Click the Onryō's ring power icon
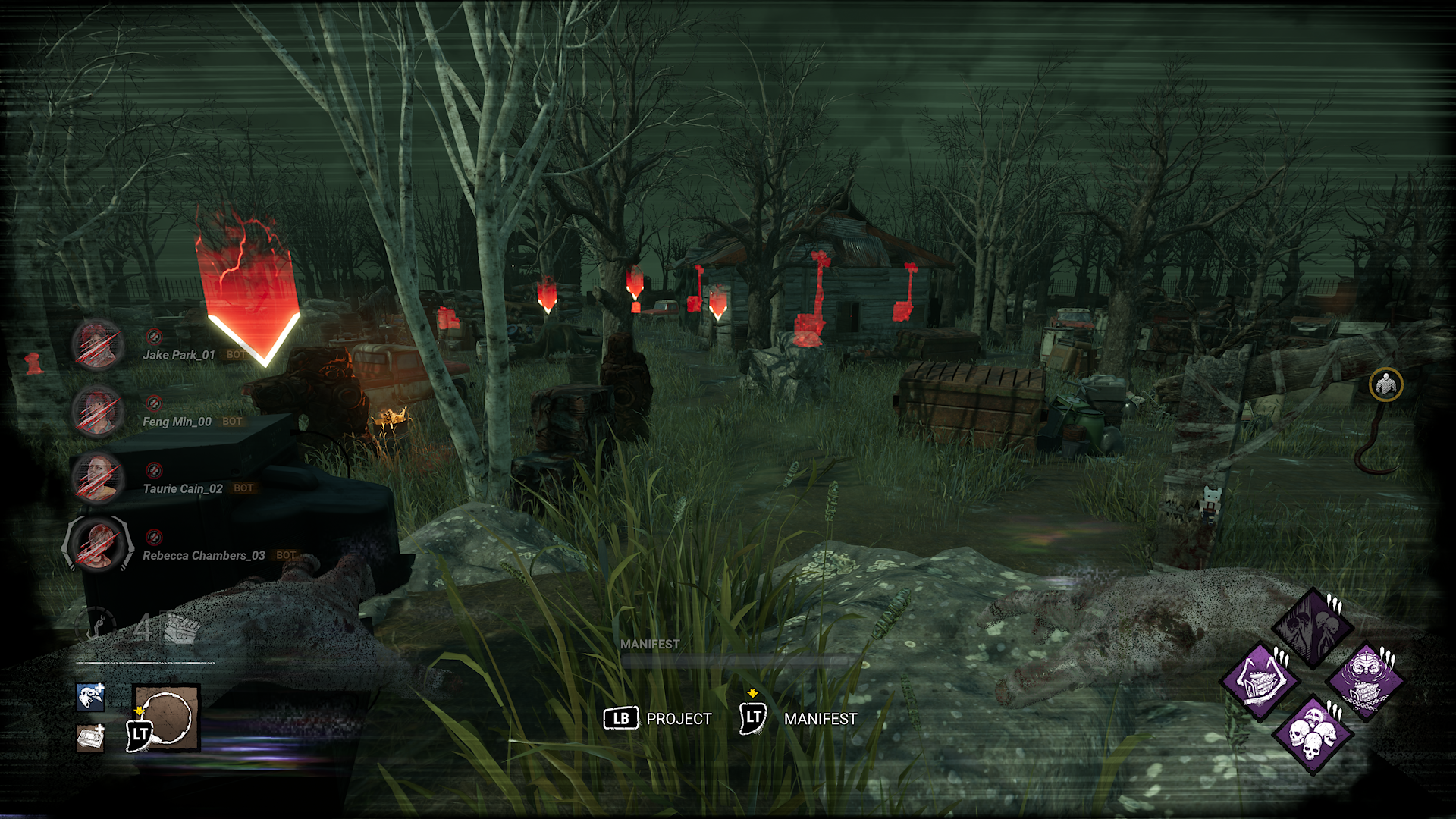1456x819 pixels. coord(167,717)
